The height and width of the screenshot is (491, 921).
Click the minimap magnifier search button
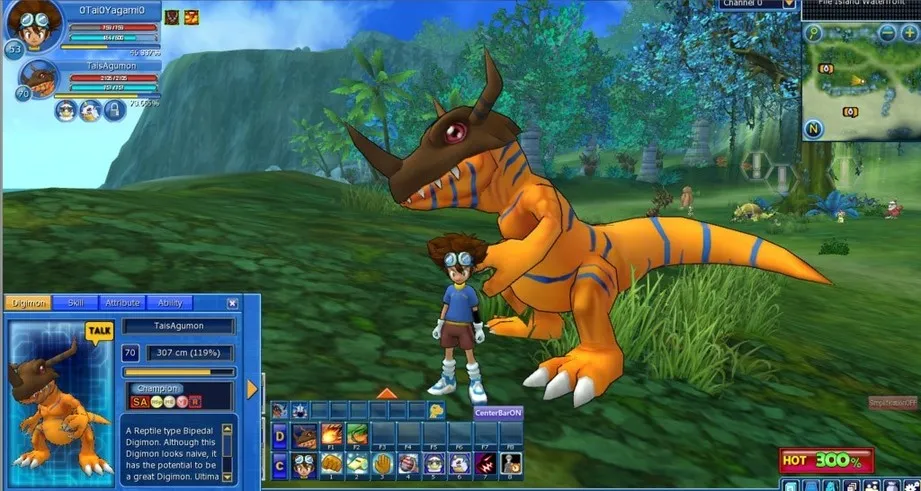(x=815, y=32)
